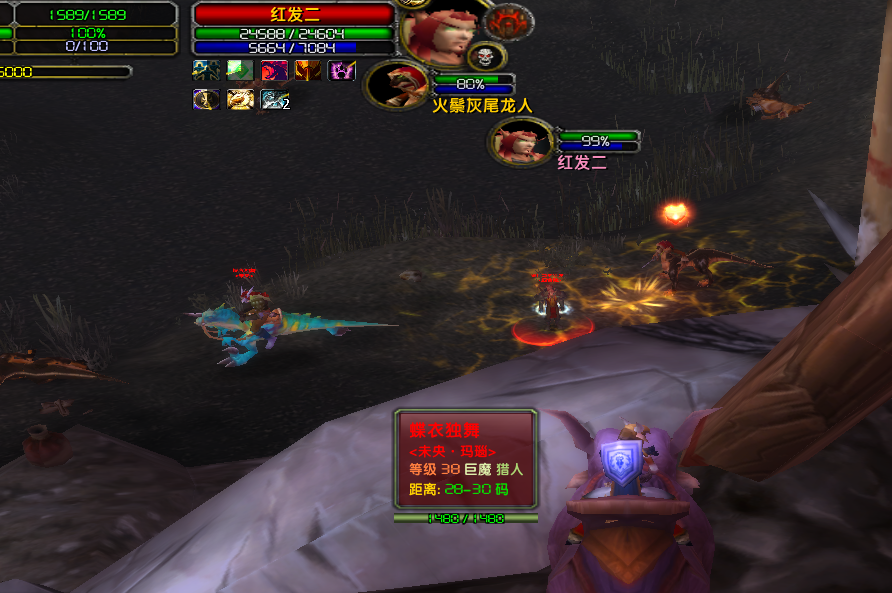Select the 火鬃灰尾龙人 target-of-target portrait

click(398, 84)
